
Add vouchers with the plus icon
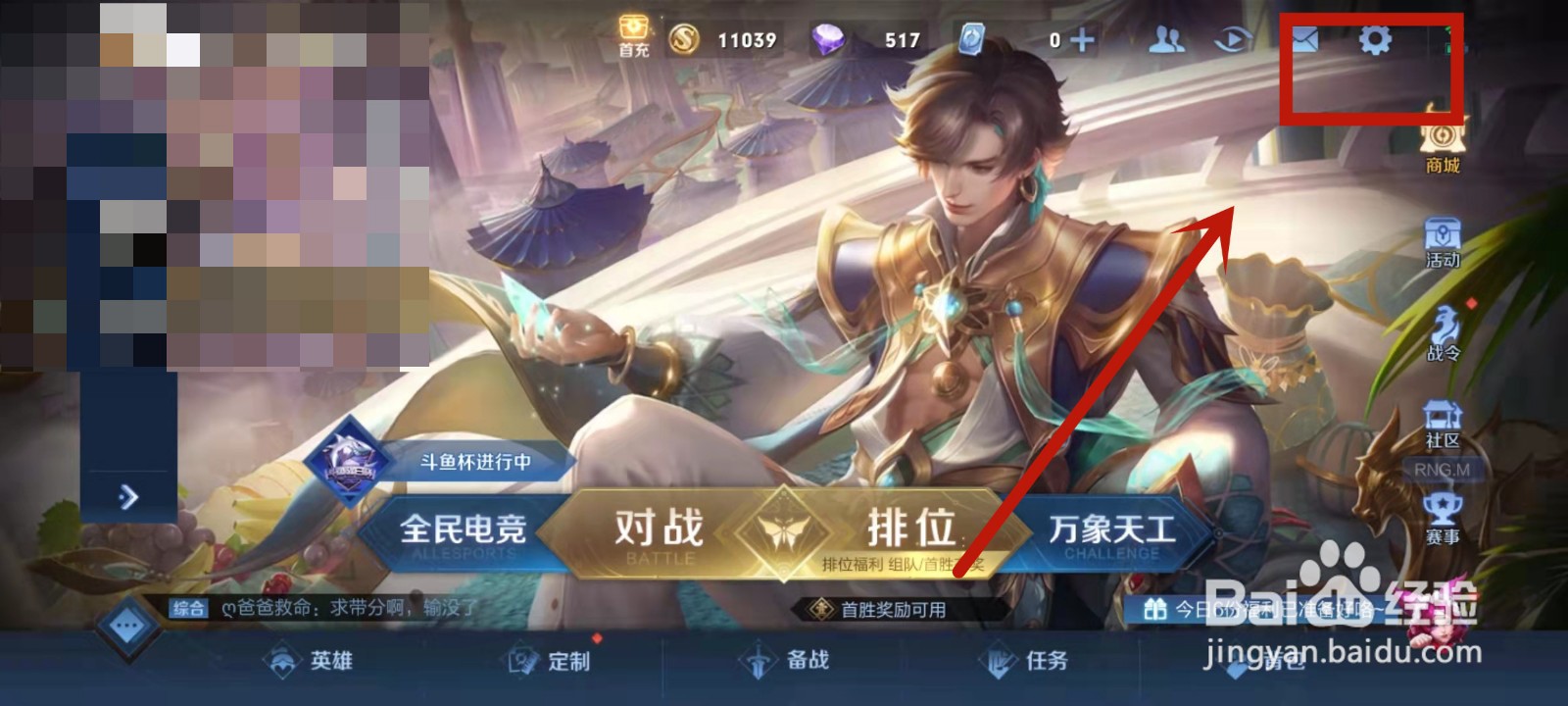1080,42
